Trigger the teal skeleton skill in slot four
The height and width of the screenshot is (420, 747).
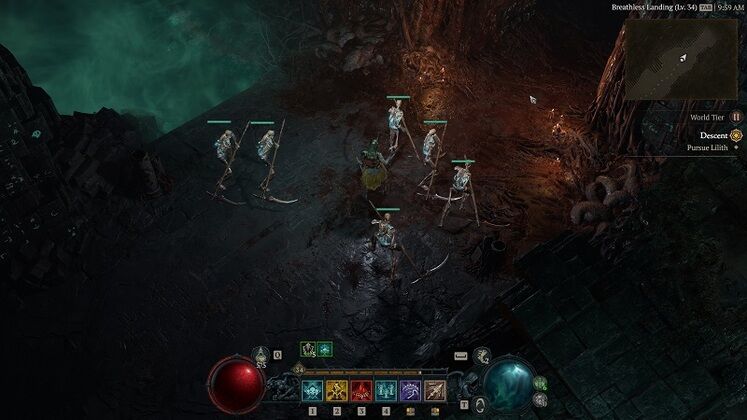[386, 391]
